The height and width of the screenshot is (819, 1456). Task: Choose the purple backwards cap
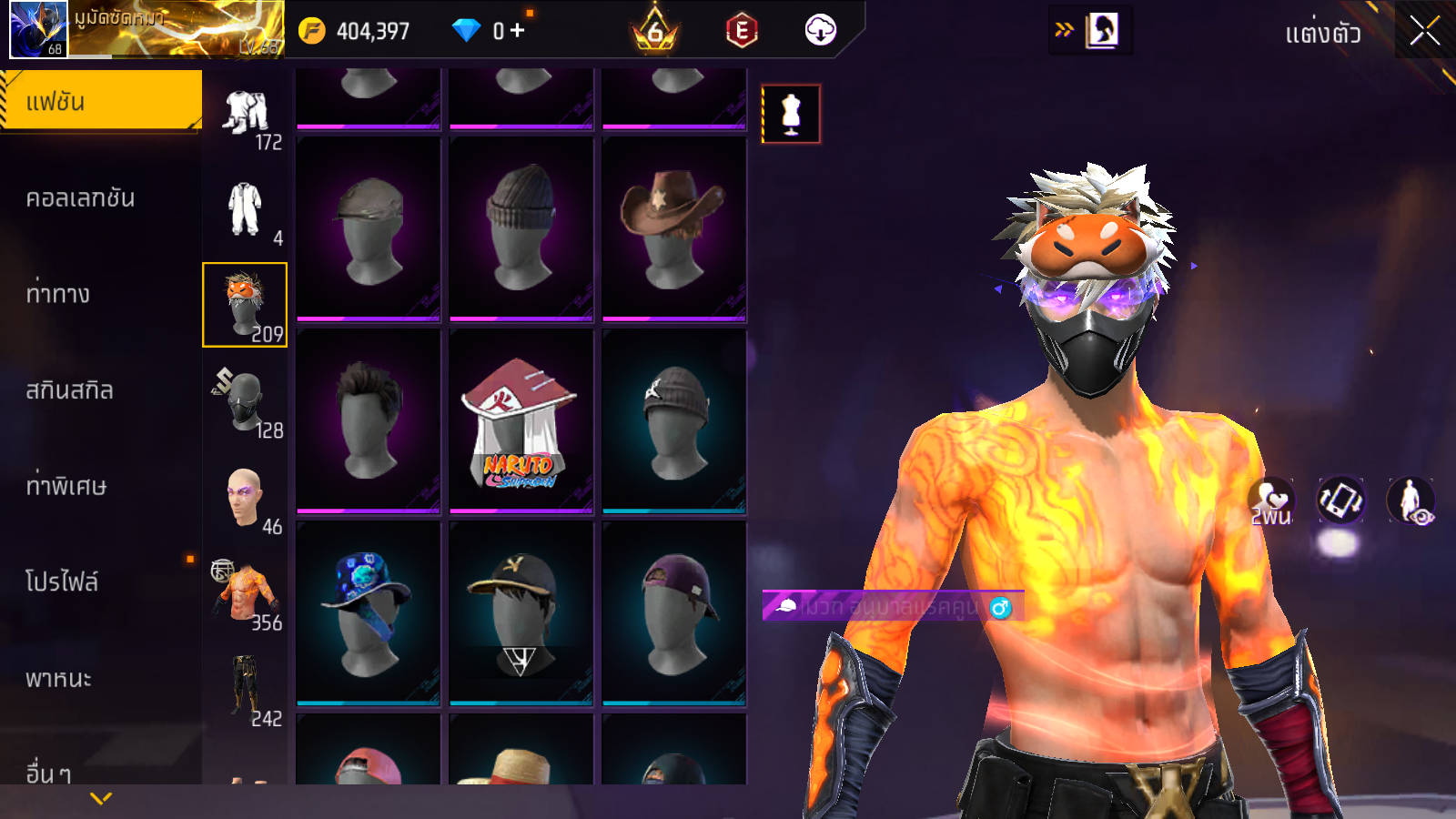click(673, 612)
